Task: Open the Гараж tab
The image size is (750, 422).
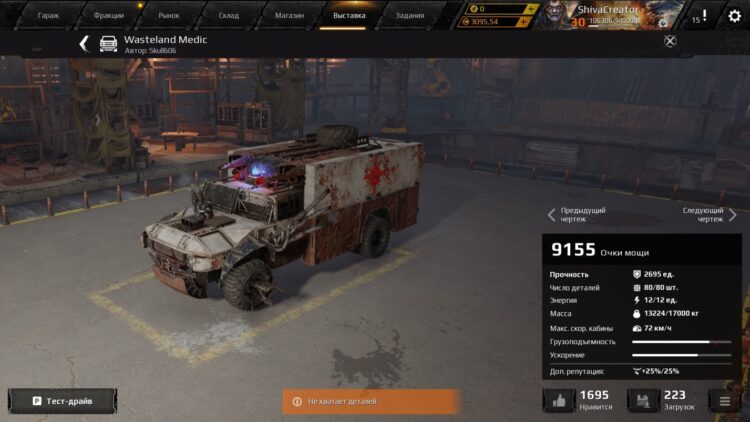Action: pyautogui.click(x=49, y=15)
